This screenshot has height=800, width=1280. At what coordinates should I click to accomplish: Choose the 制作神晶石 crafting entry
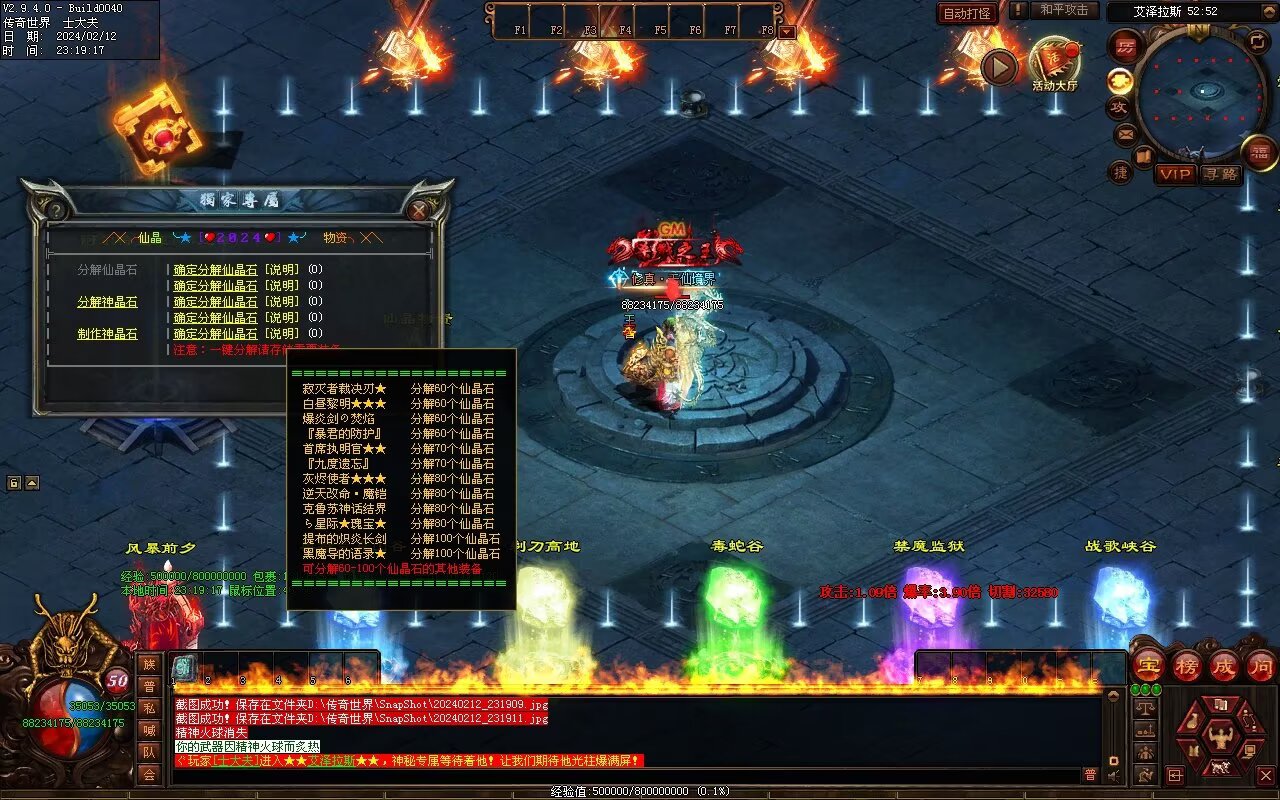[107, 334]
